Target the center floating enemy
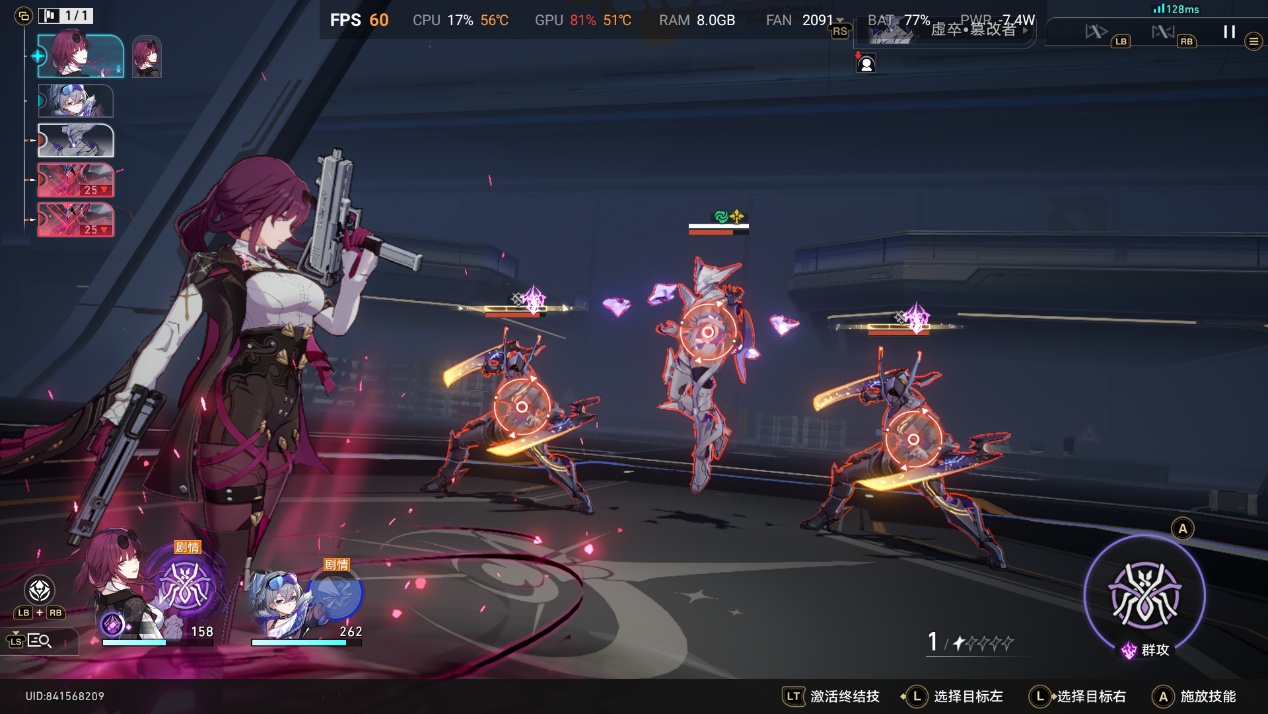The width and height of the screenshot is (1268, 714). point(708,332)
